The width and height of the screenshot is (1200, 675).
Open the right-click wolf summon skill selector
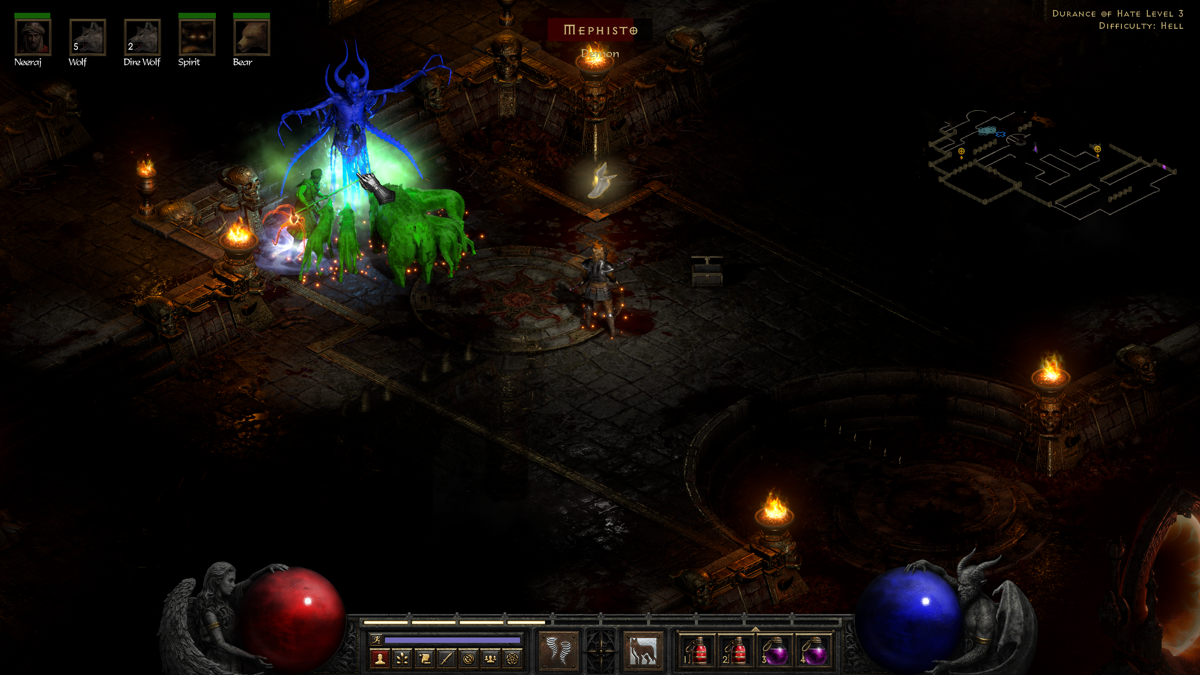(643, 651)
